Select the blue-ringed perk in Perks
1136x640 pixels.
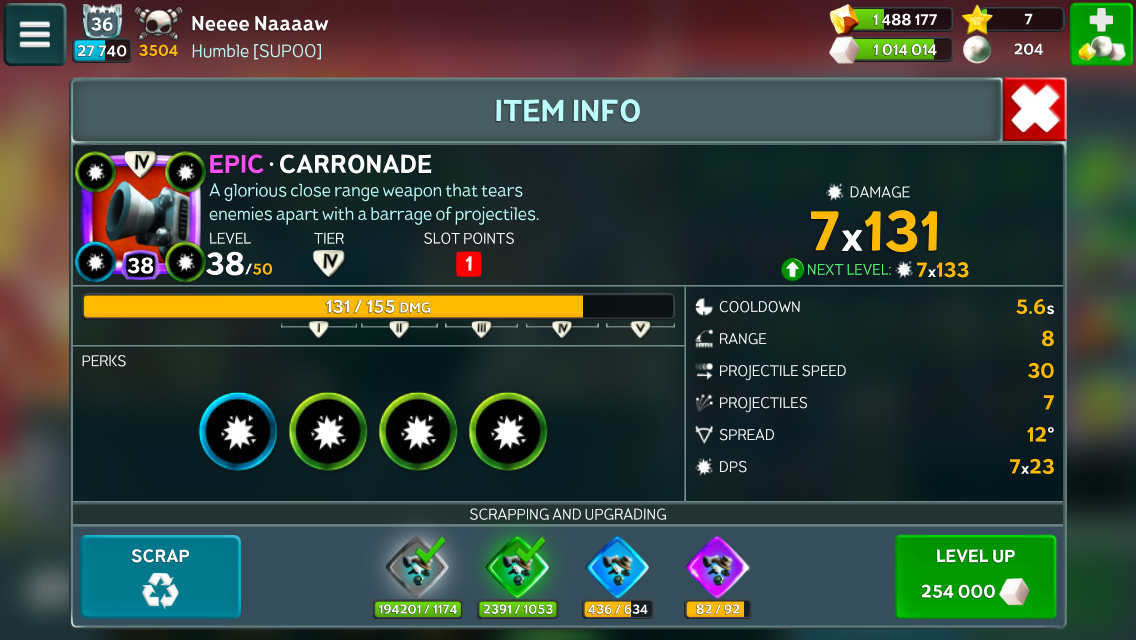click(238, 431)
